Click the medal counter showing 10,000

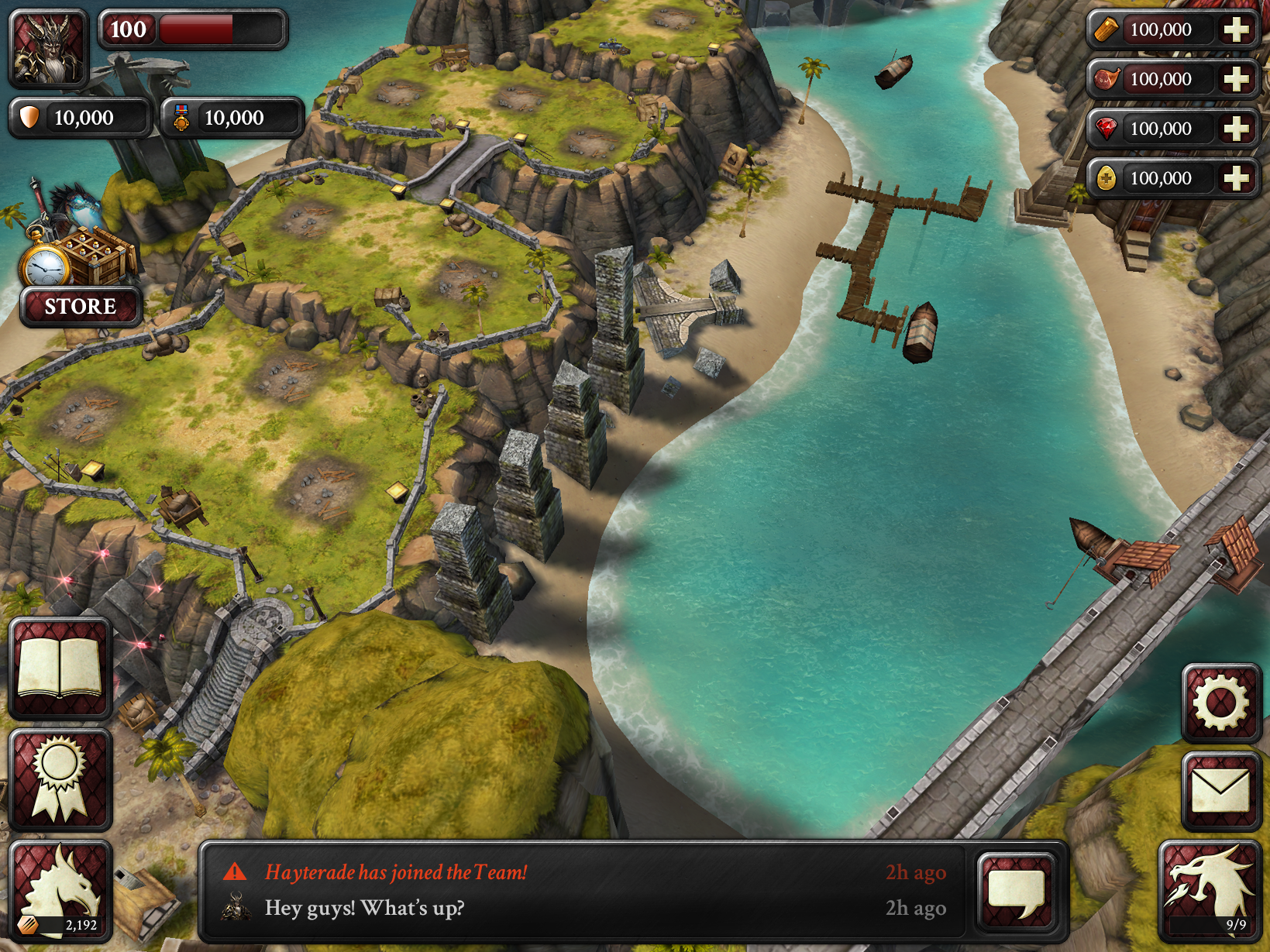(x=231, y=118)
